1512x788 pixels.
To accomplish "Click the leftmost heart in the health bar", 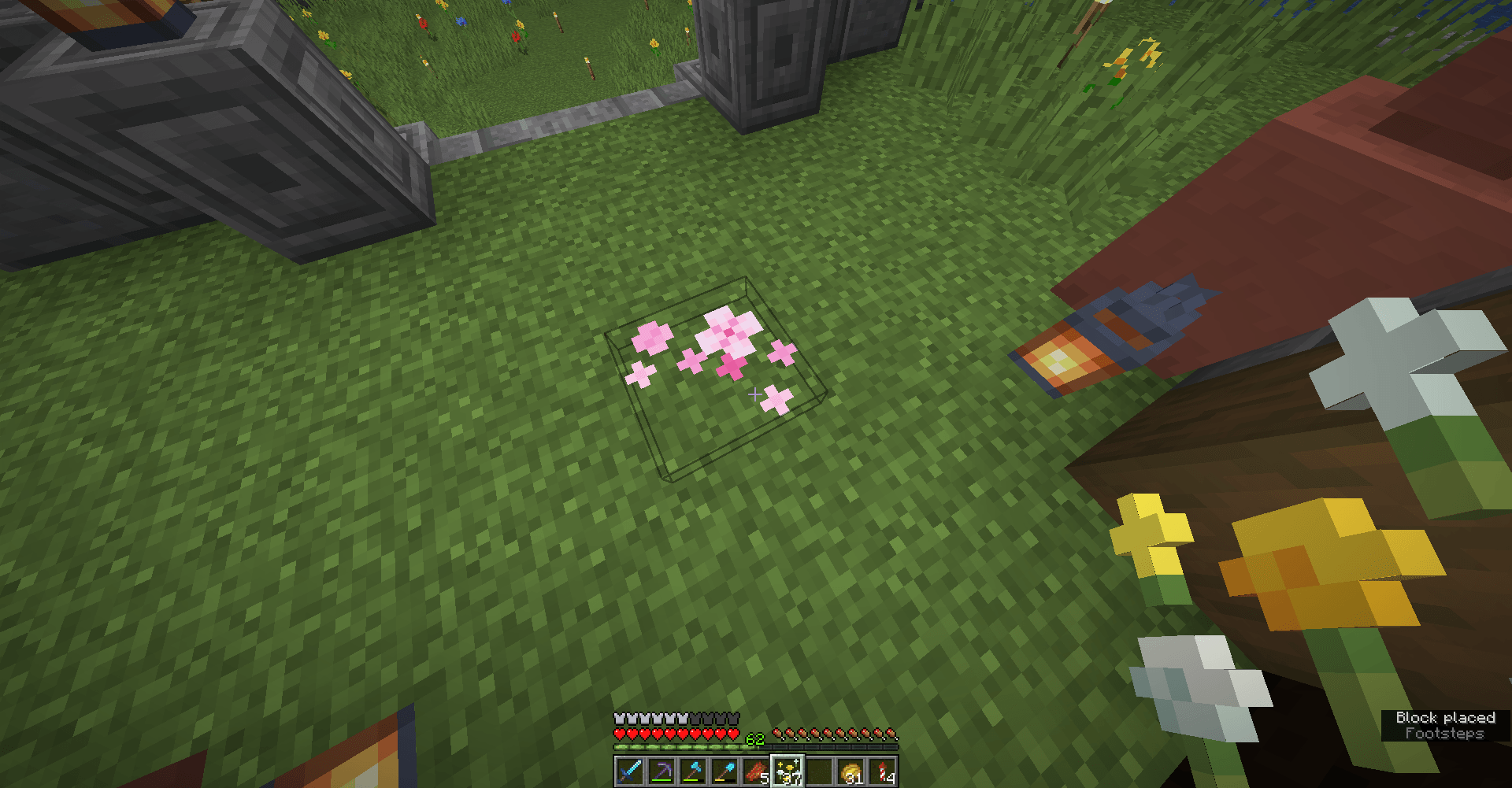I will (618, 732).
